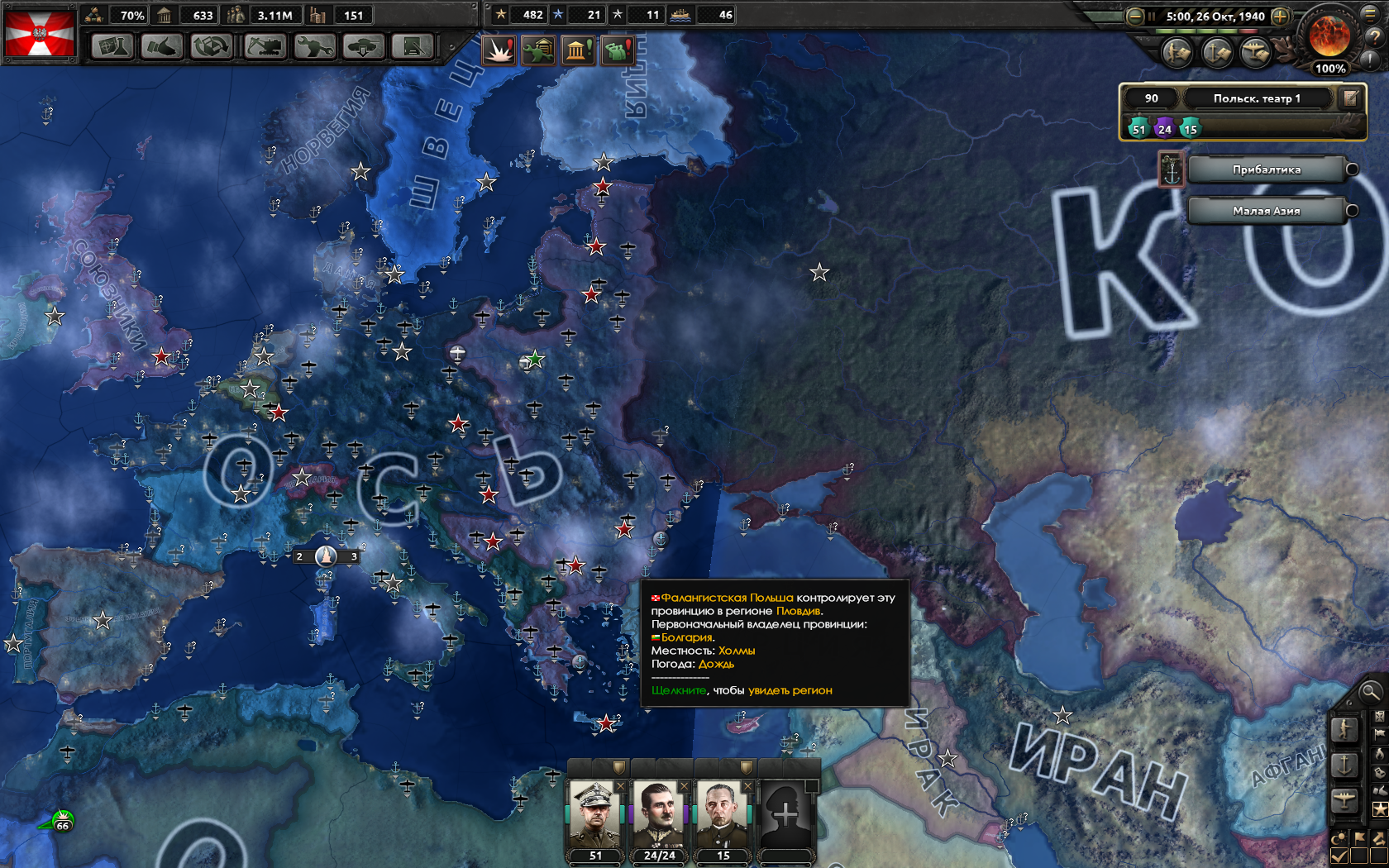Viewport: 1389px width, 868px height.
Task: Click the explosion combat alert icon
Action: click(499, 50)
